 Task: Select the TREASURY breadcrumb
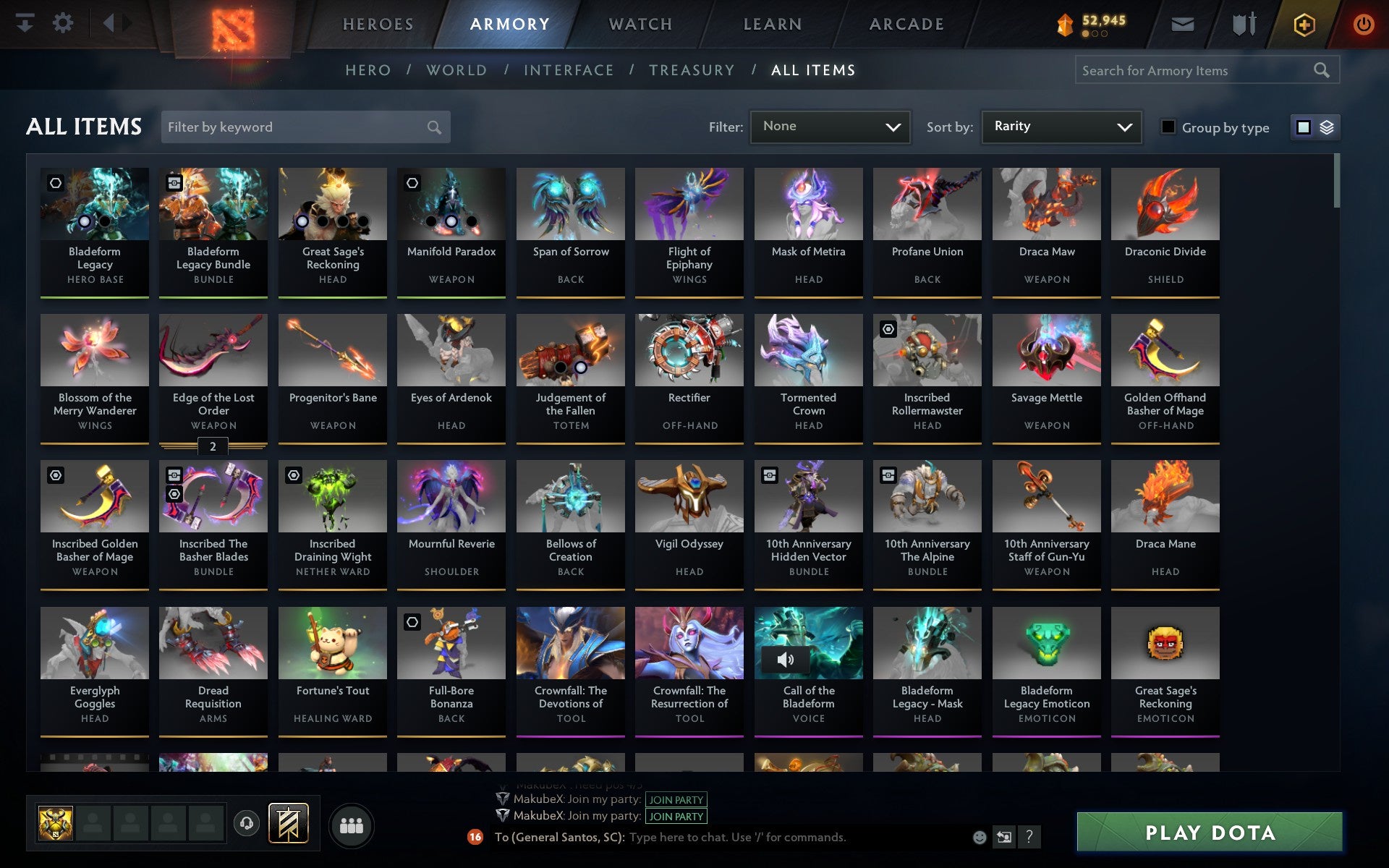coord(692,69)
